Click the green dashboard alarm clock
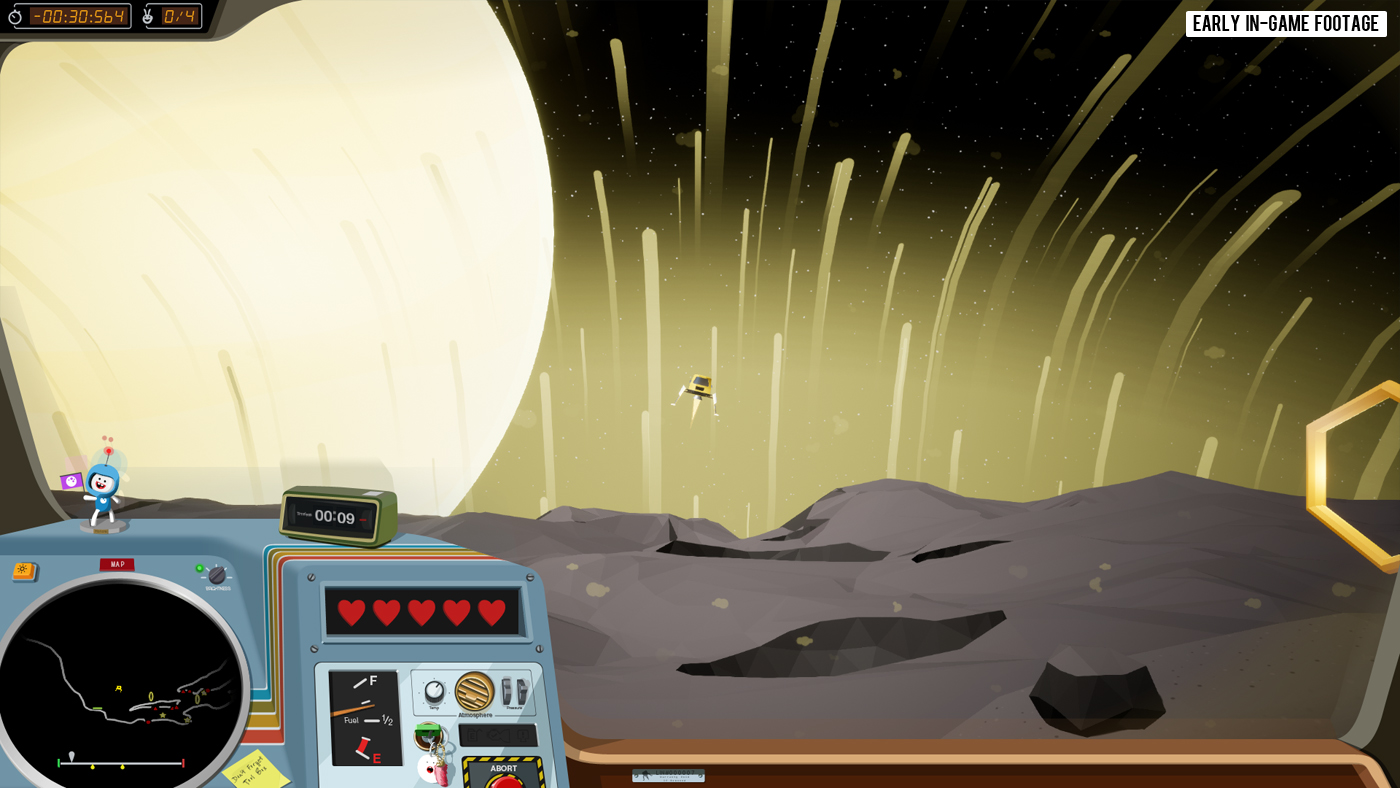This screenshot has width=1400, height=788. click(x=337, y=516)
